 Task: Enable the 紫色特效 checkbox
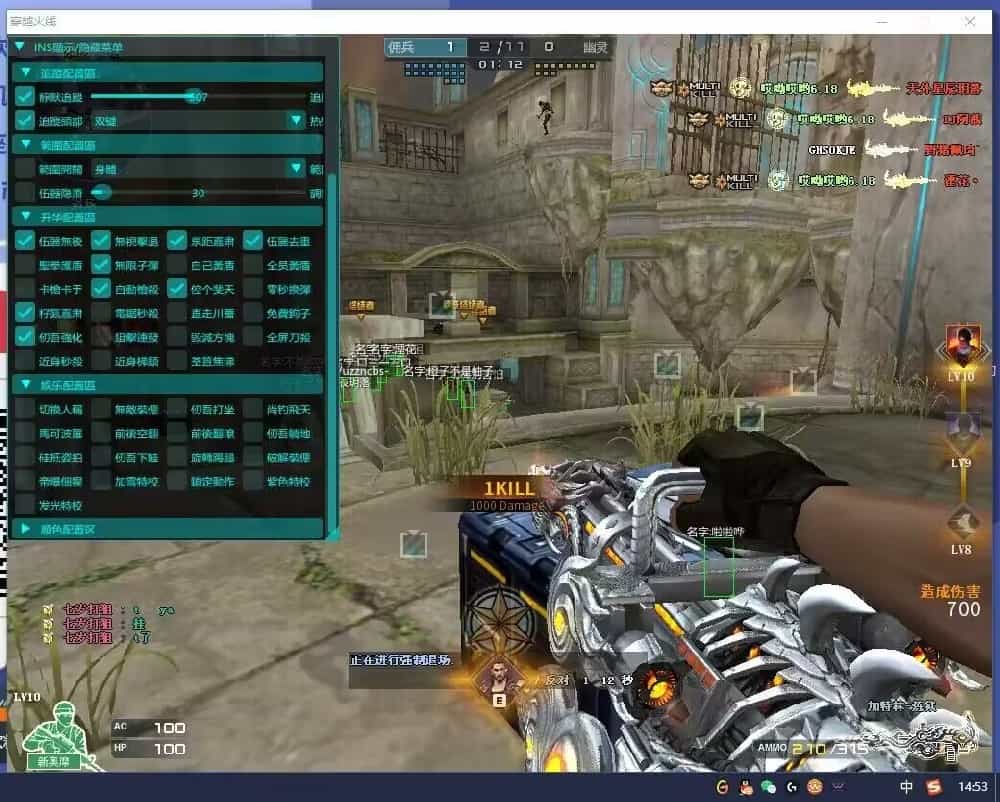tap(253, 481)
